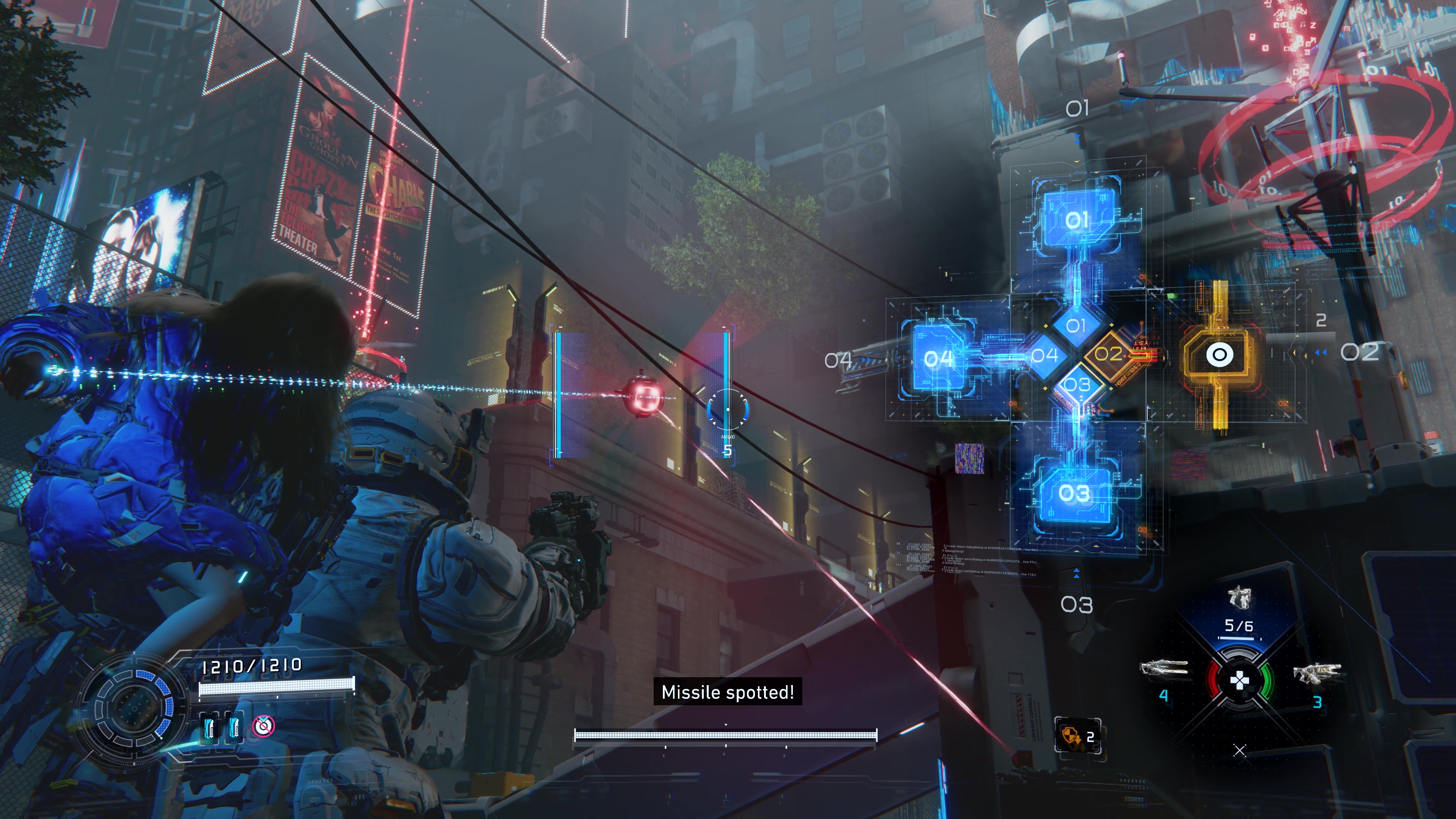Click the small central 04 diamond tile
Viewport: 1456px width, 819px height.
pos(1044,356)
